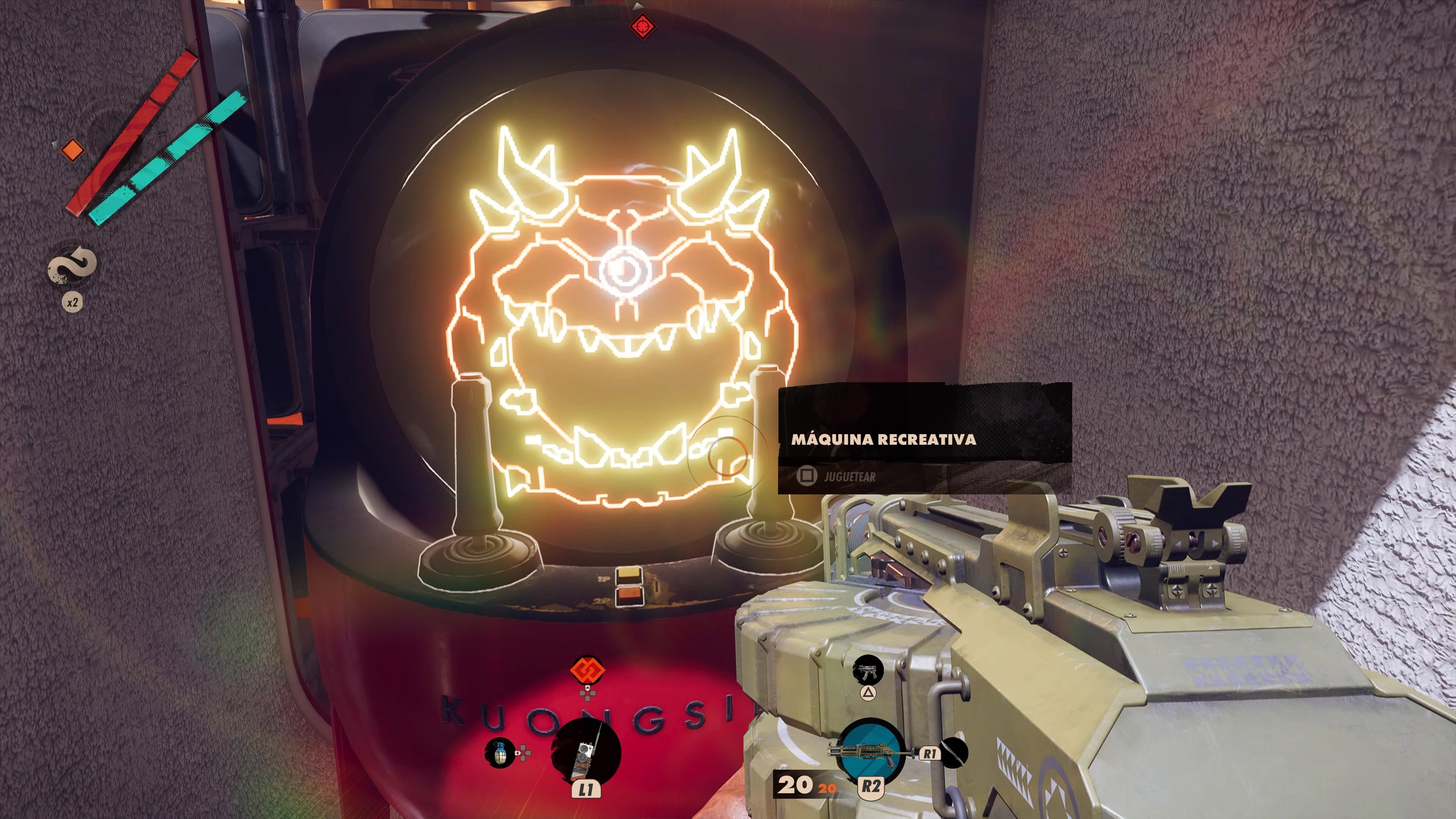This screenshot has width=1456, height=819.
Task: Select the SMG icon above the triangle prompt
Action: [x=868, y=670]
